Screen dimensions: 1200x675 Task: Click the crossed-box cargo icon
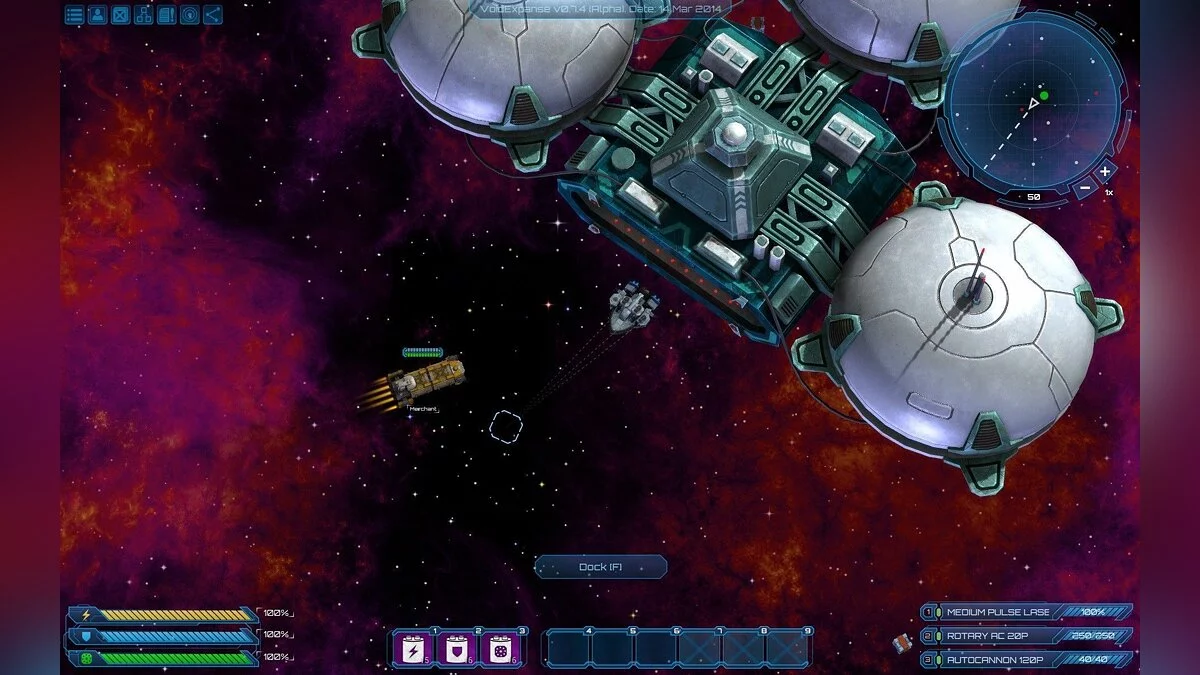point(120,15)
